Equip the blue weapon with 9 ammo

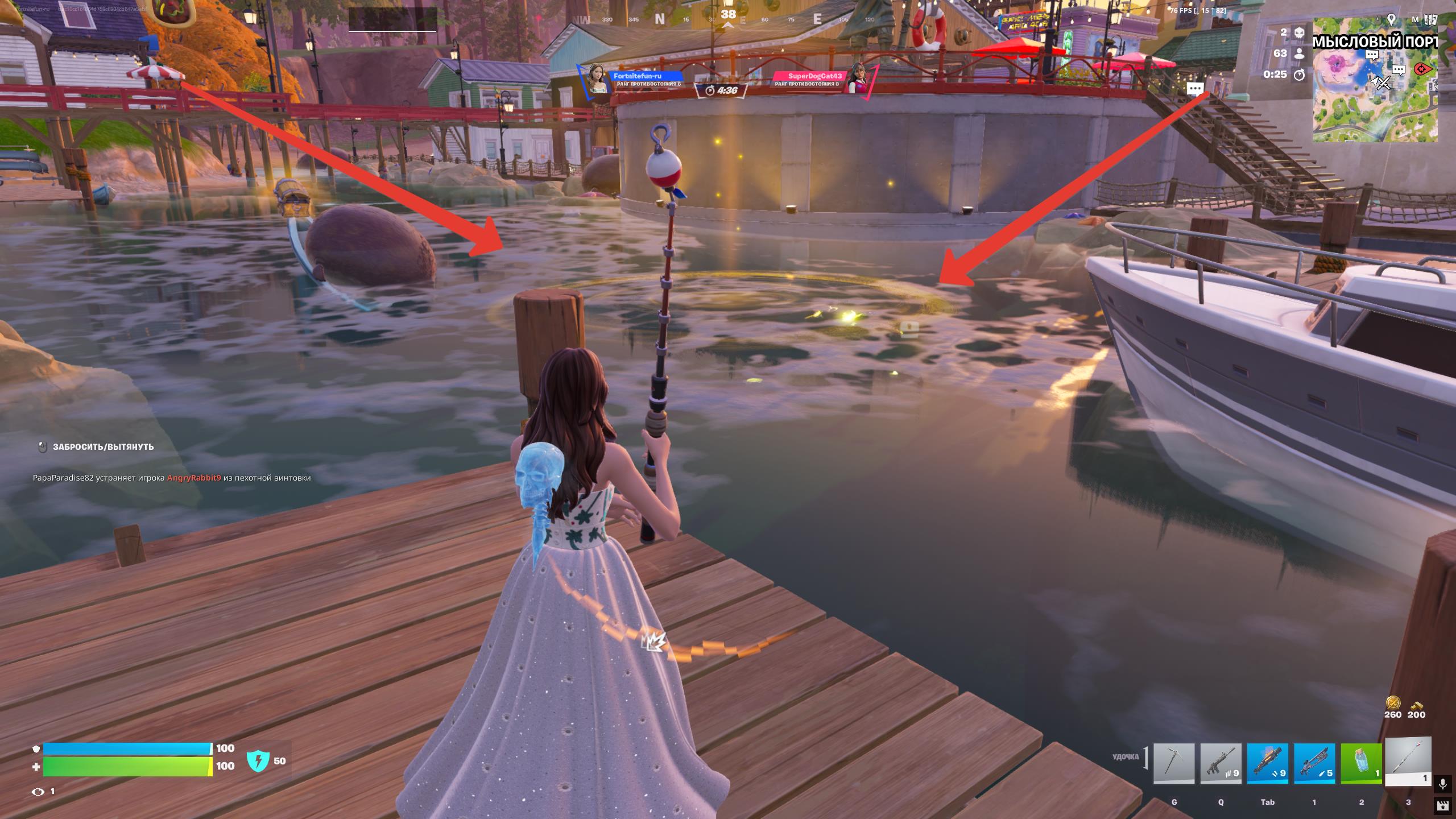[1268, 763]
